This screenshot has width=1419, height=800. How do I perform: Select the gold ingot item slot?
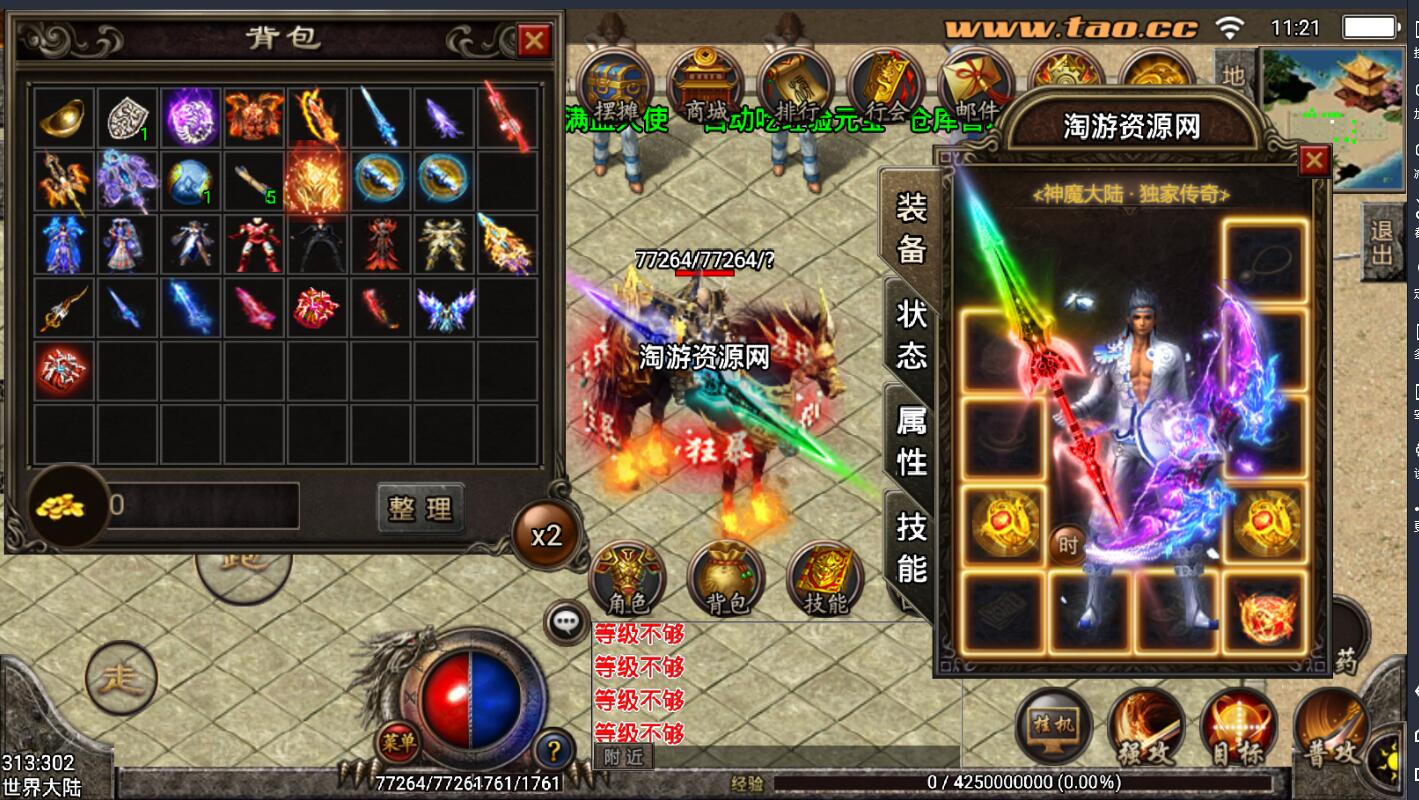[65, 118]
